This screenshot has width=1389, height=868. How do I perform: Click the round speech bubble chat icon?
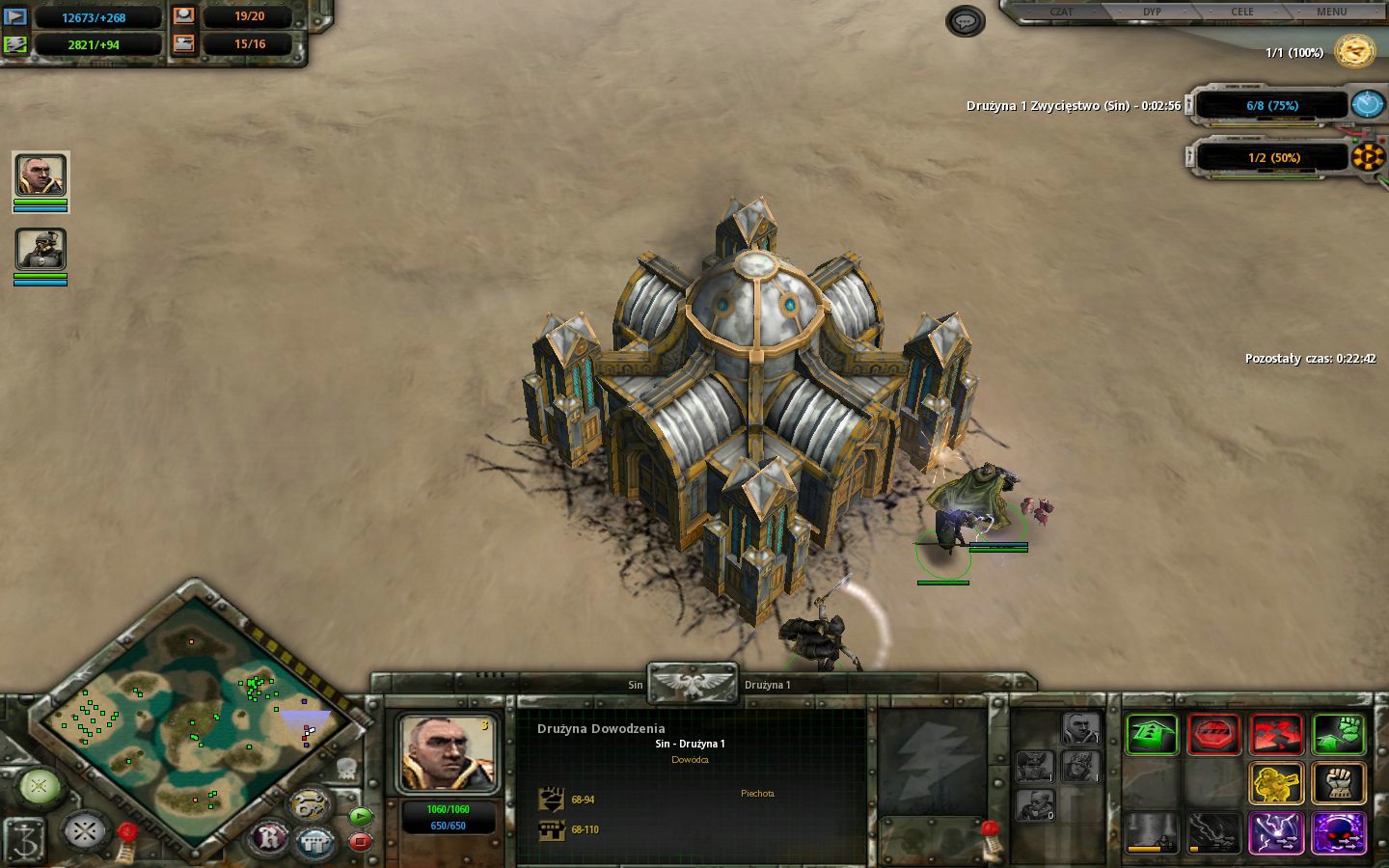coord(965,20)
